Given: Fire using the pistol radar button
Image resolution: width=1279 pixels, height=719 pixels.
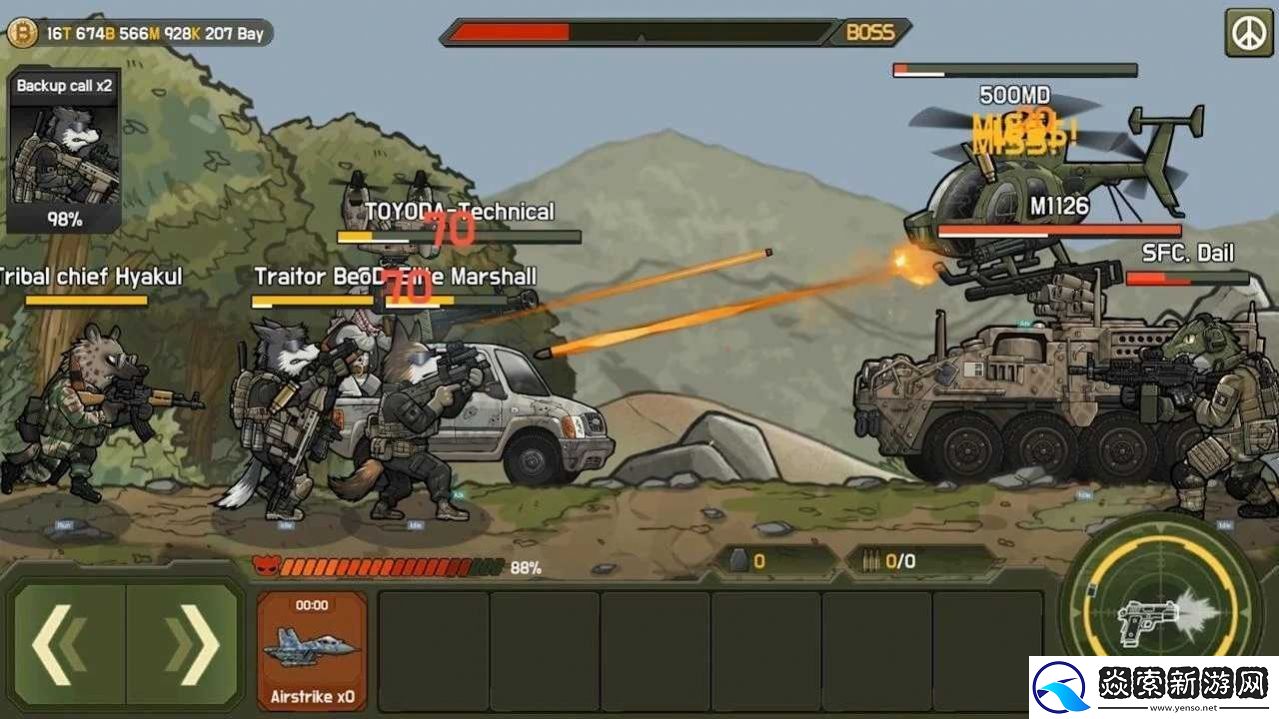Looking at the screenshot, I should click(1161, 610).
